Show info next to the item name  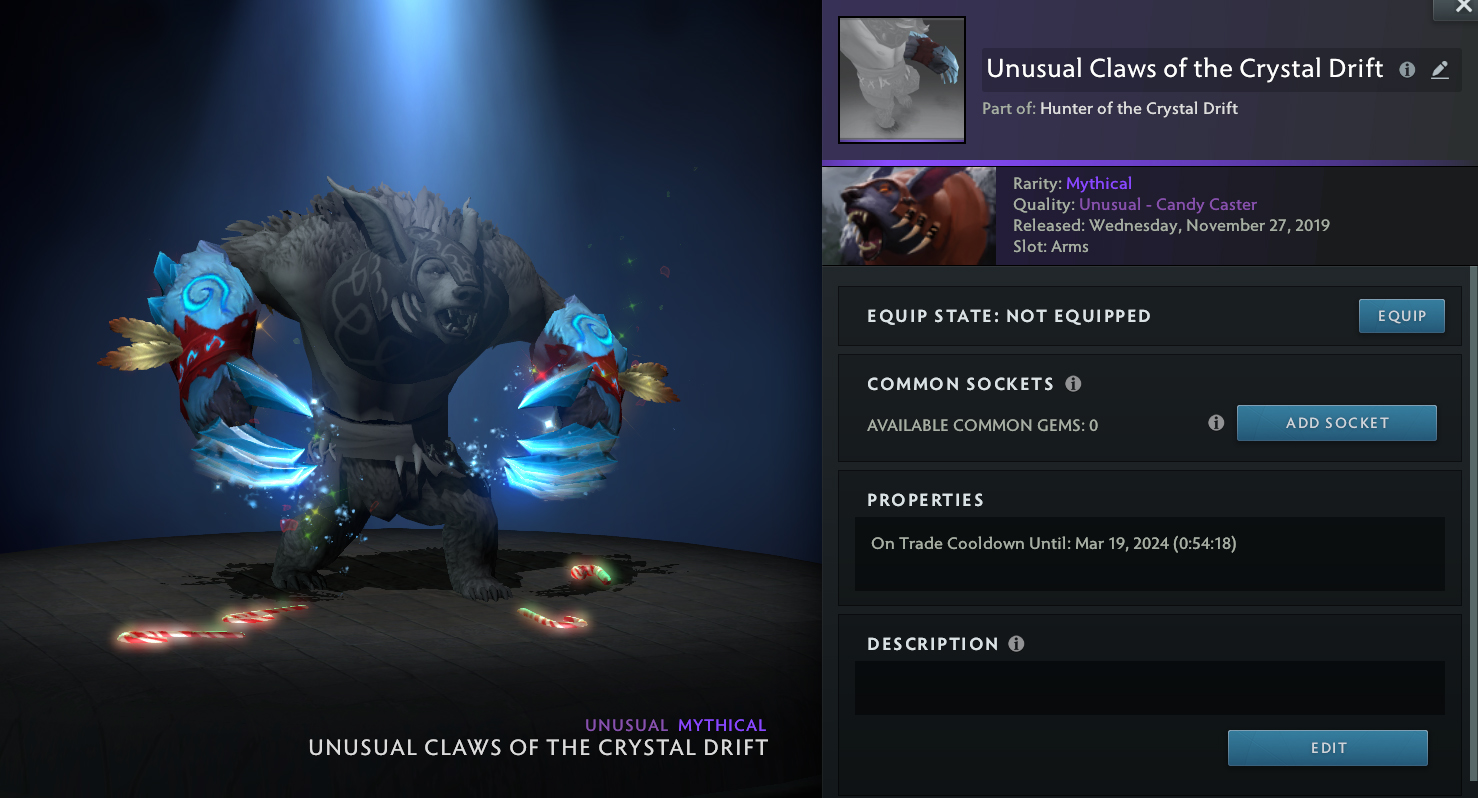click(1407, 70)
